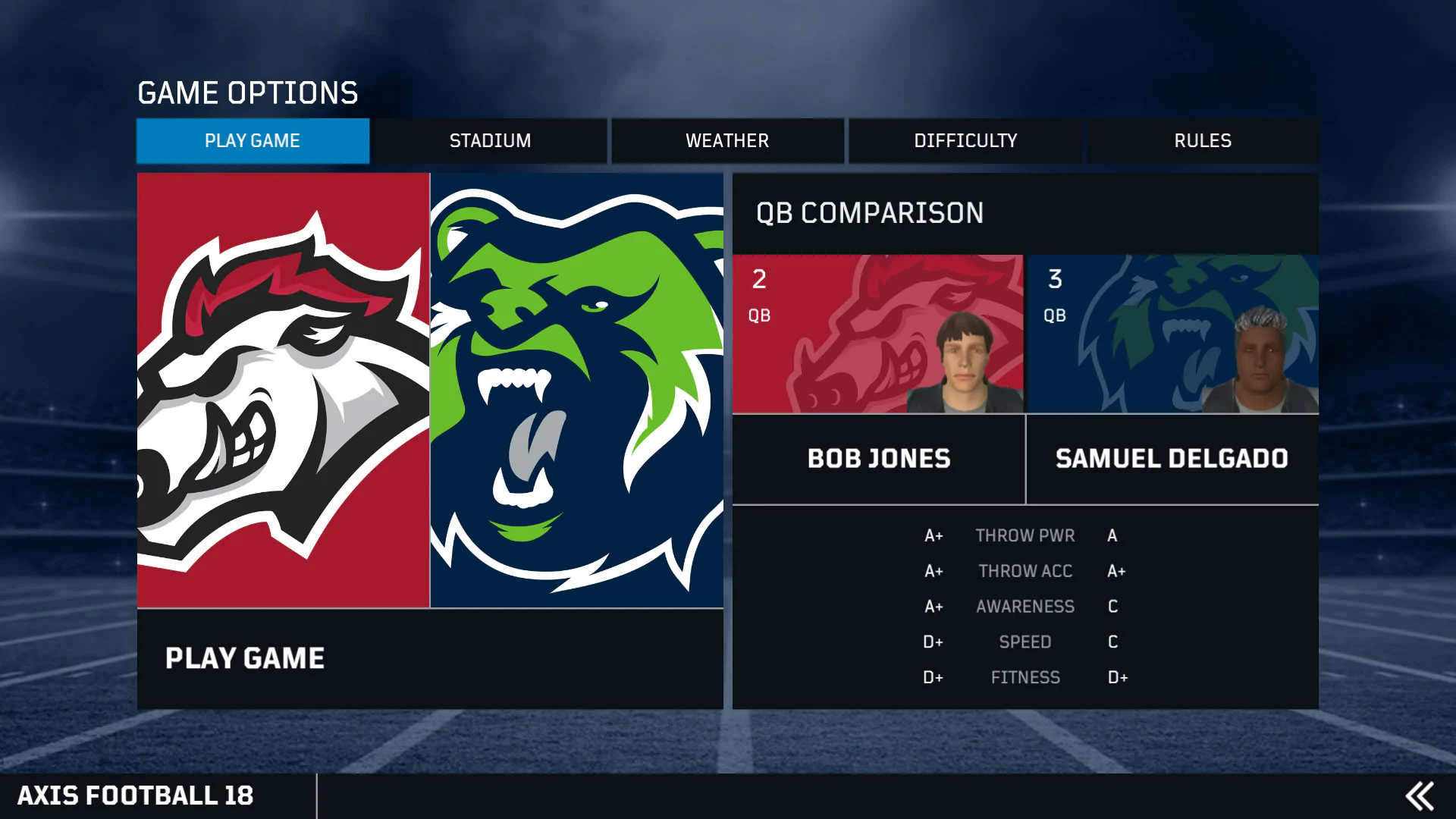Select SAMUEL DELGADO name label
The height and width of the screenshot is (819, 1456).
point(1172,459)
